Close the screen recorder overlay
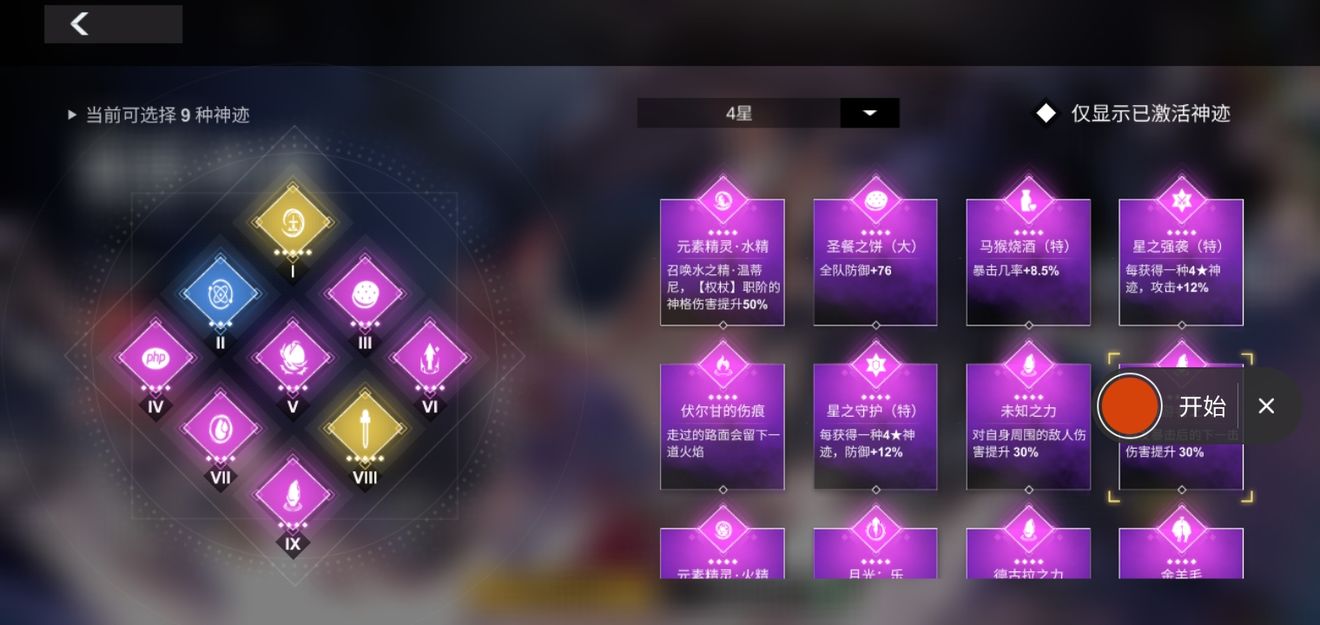This screenshot has height=625, width=1320. coord(1266,406)
